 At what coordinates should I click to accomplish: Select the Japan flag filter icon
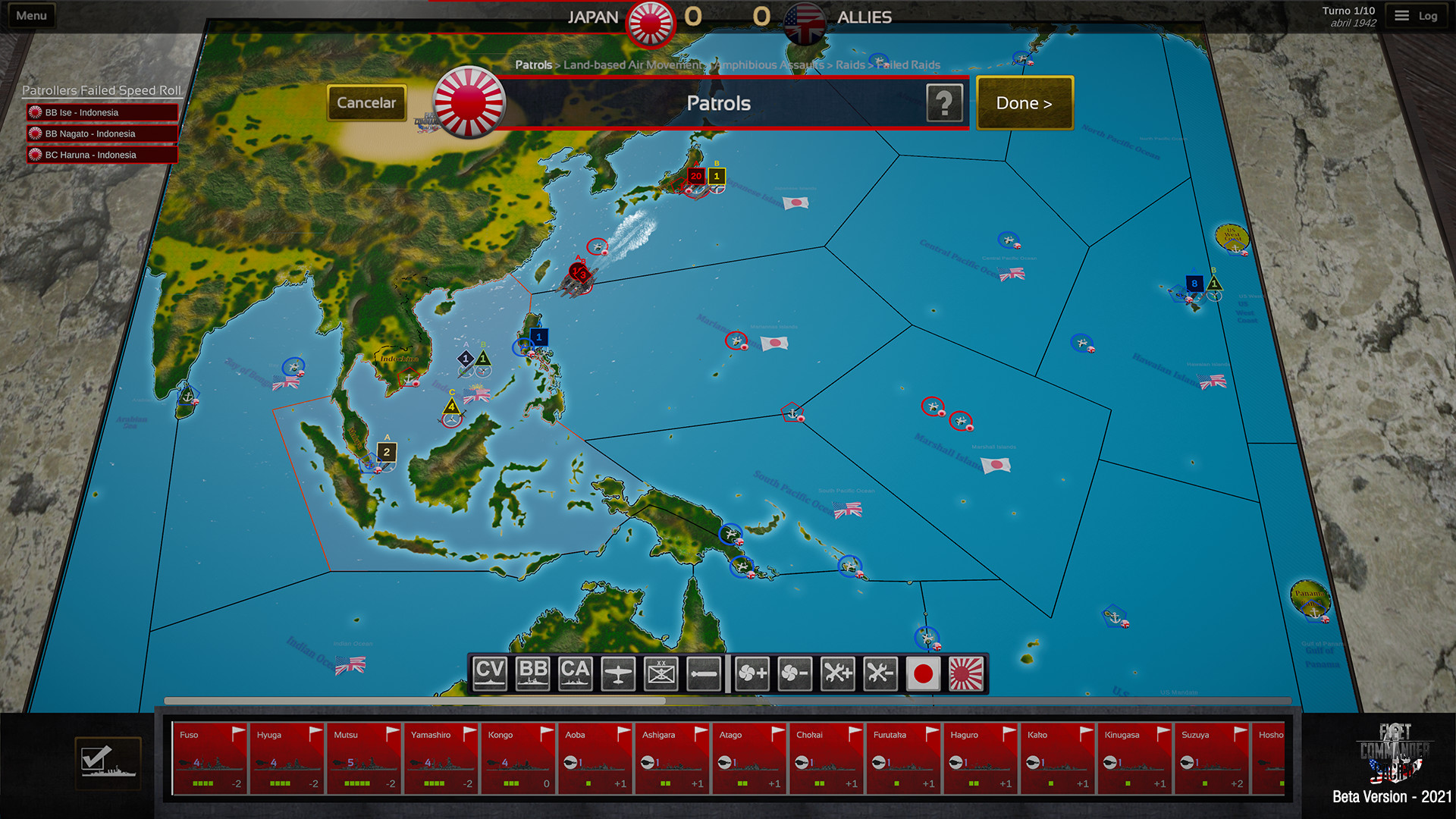922,672
